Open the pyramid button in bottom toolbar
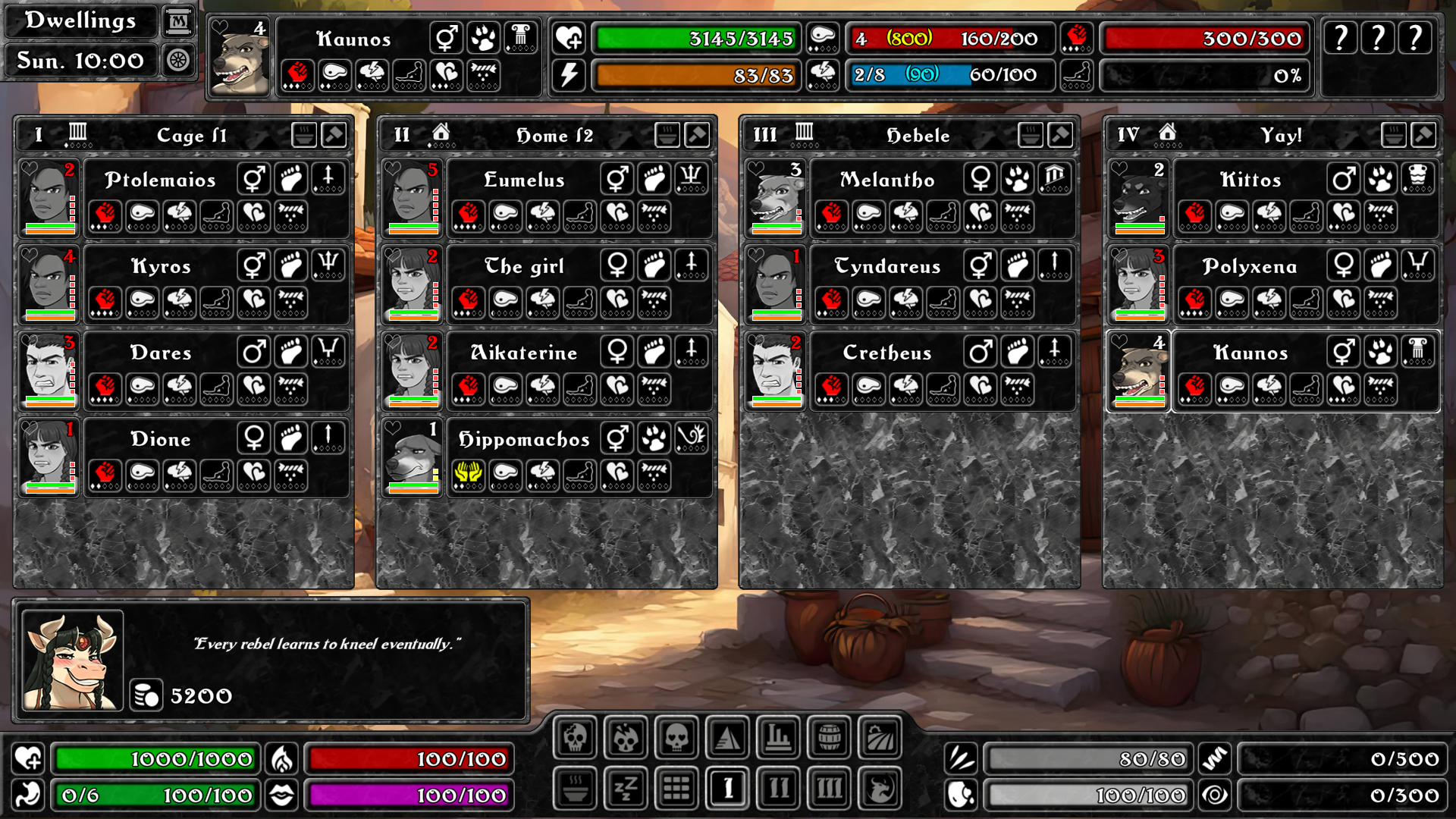Viewport: 1456px width, 819px height. click(x=727, y=736)
